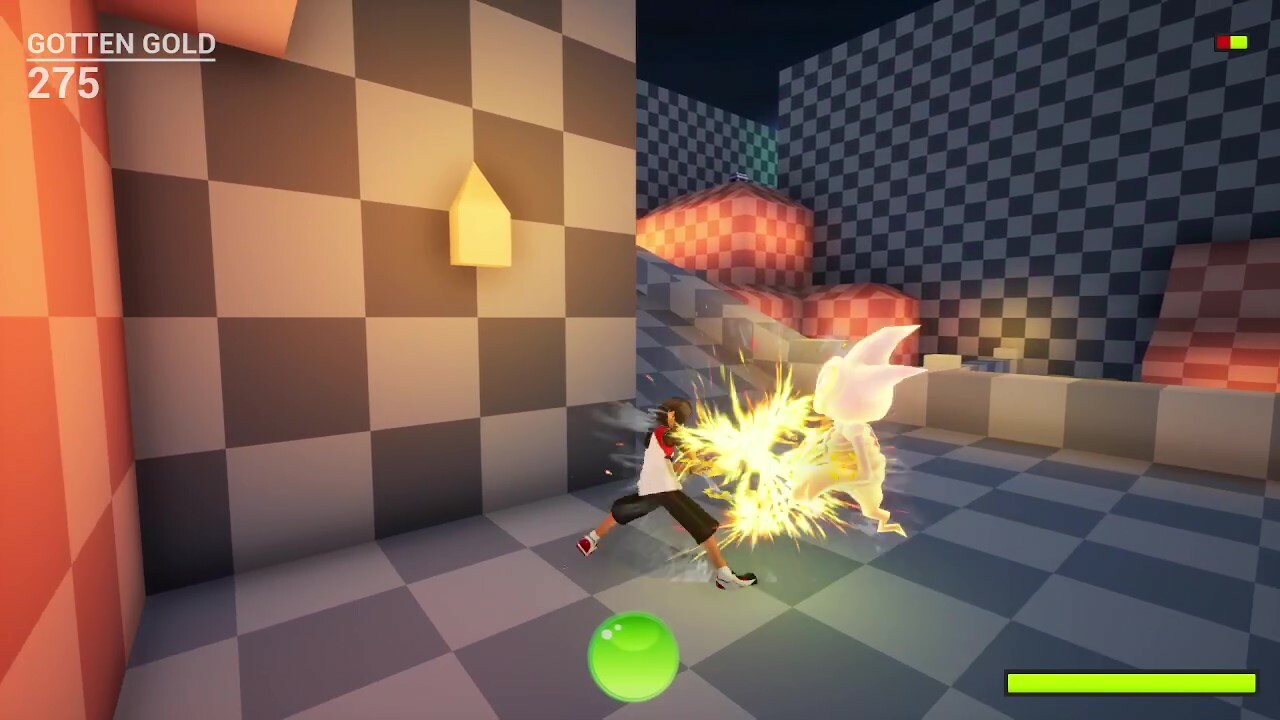
Task: Click the golden house marker on the wall
Action: (x=480, y=215)
